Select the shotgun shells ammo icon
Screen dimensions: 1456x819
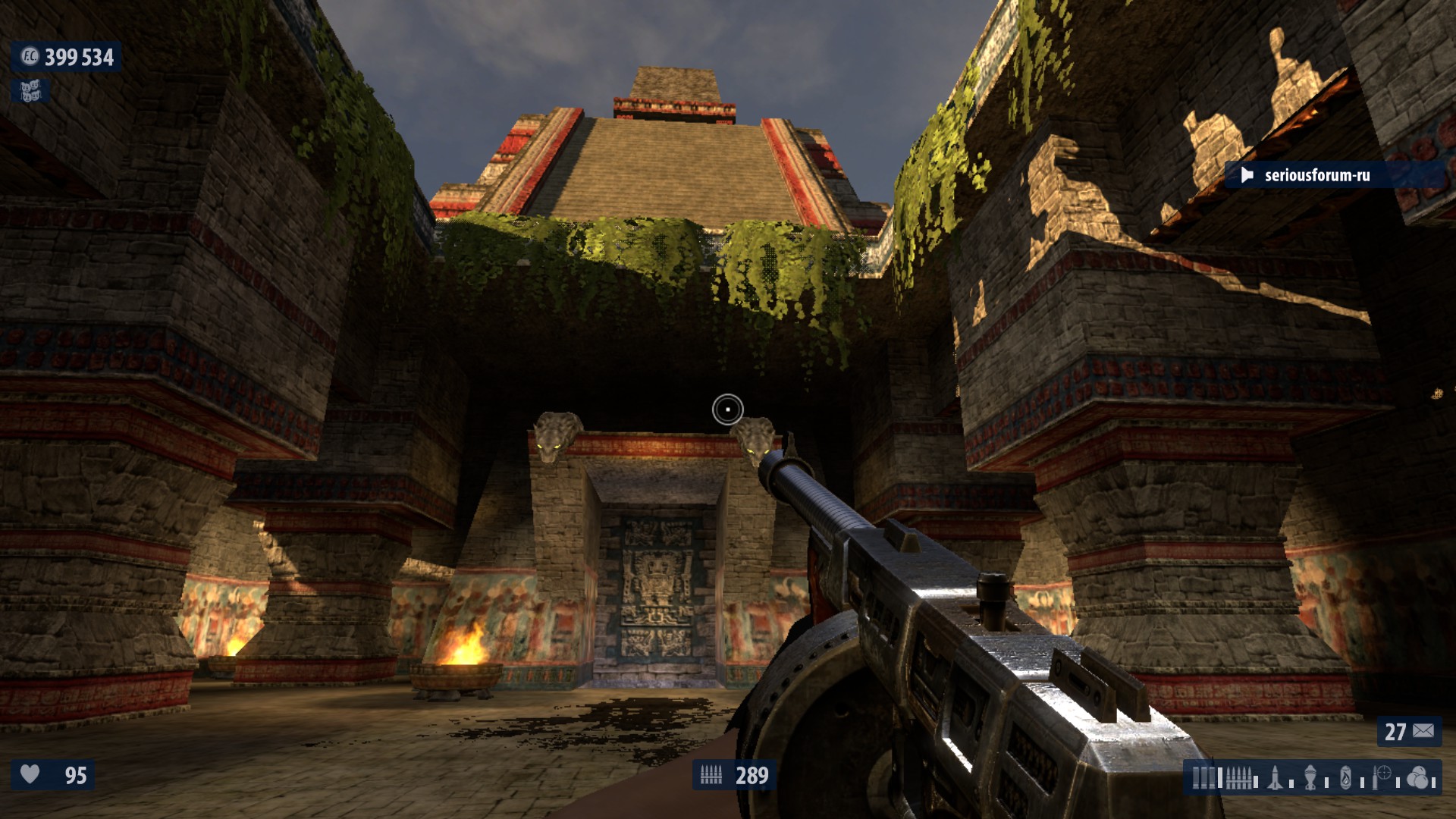(1203, 778)
